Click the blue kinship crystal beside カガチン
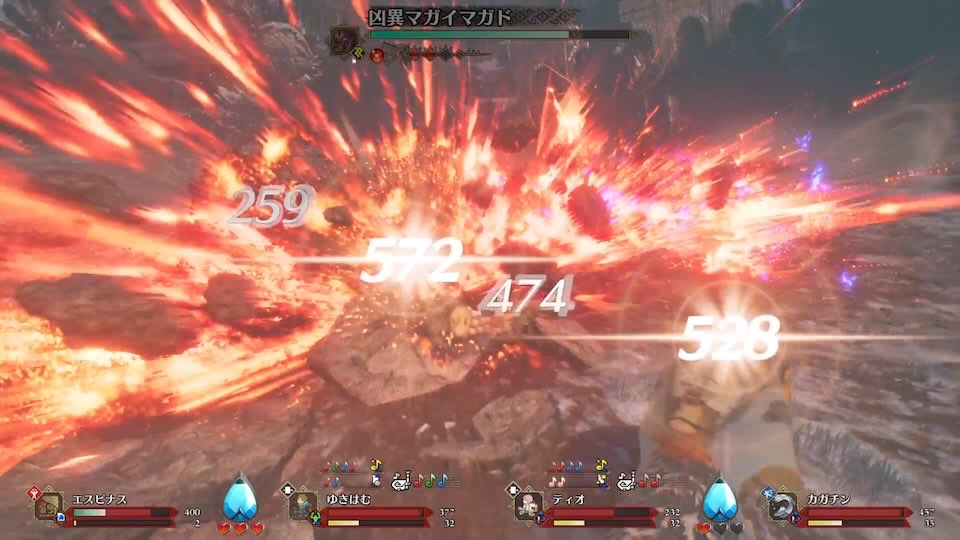The width and height of the screenshot is (960, 540). pos(716,498)
